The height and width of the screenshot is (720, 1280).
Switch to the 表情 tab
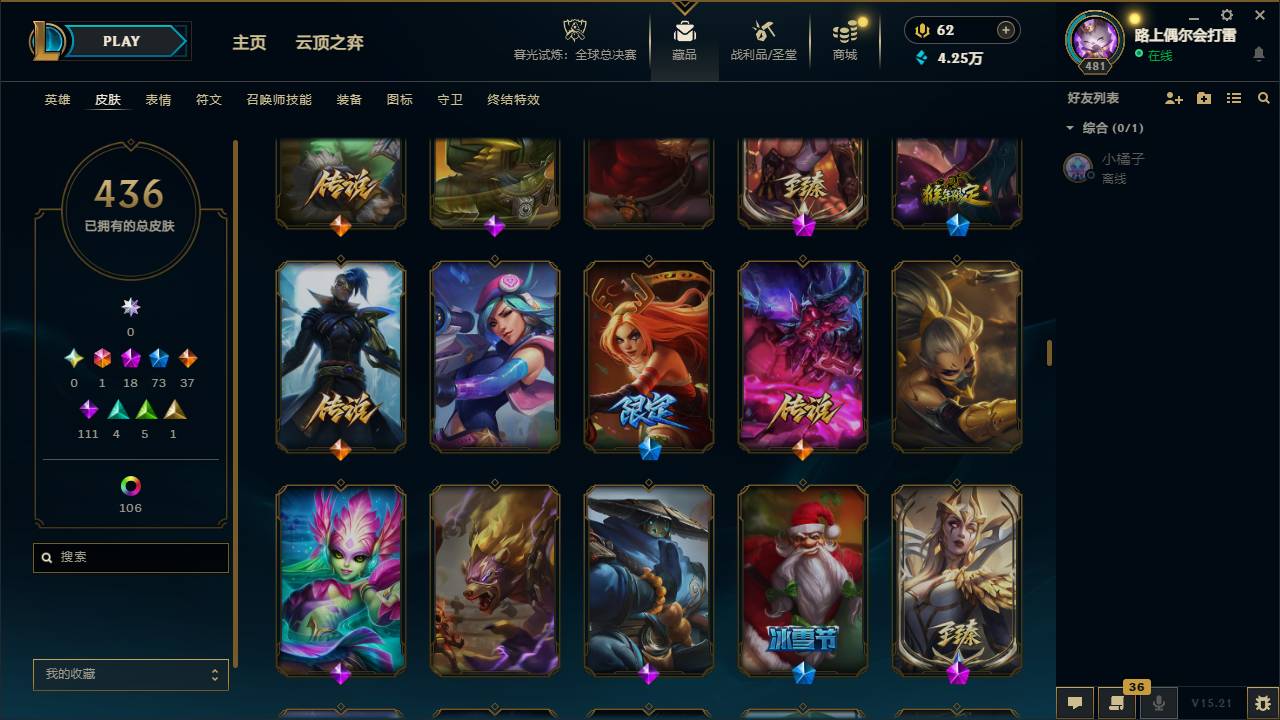tap(156, 100)
